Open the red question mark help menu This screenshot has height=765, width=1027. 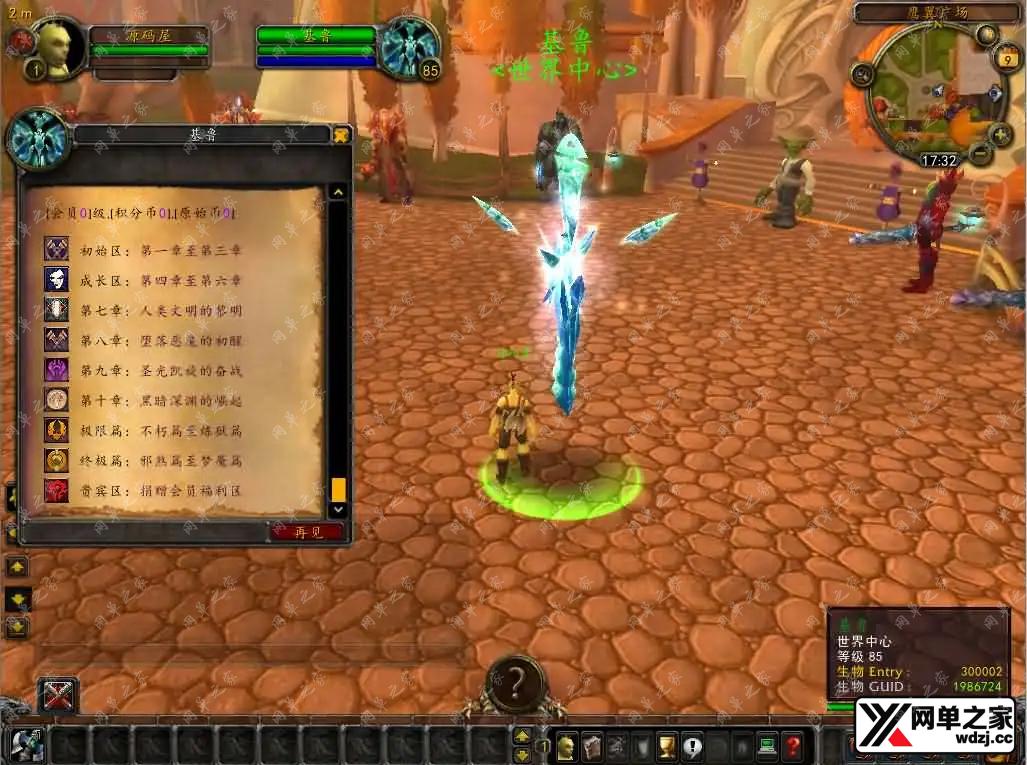pos(793,746)
